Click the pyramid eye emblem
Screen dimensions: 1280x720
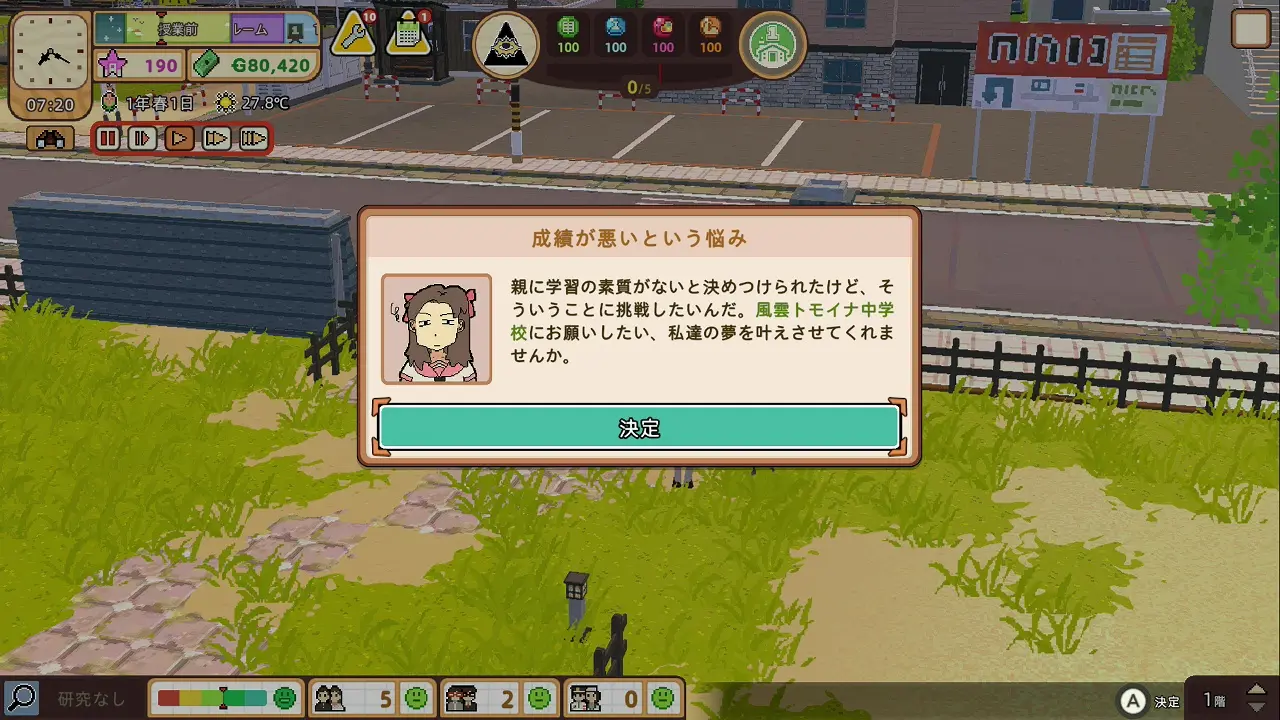pyautogui.click(x=507, y=45)
